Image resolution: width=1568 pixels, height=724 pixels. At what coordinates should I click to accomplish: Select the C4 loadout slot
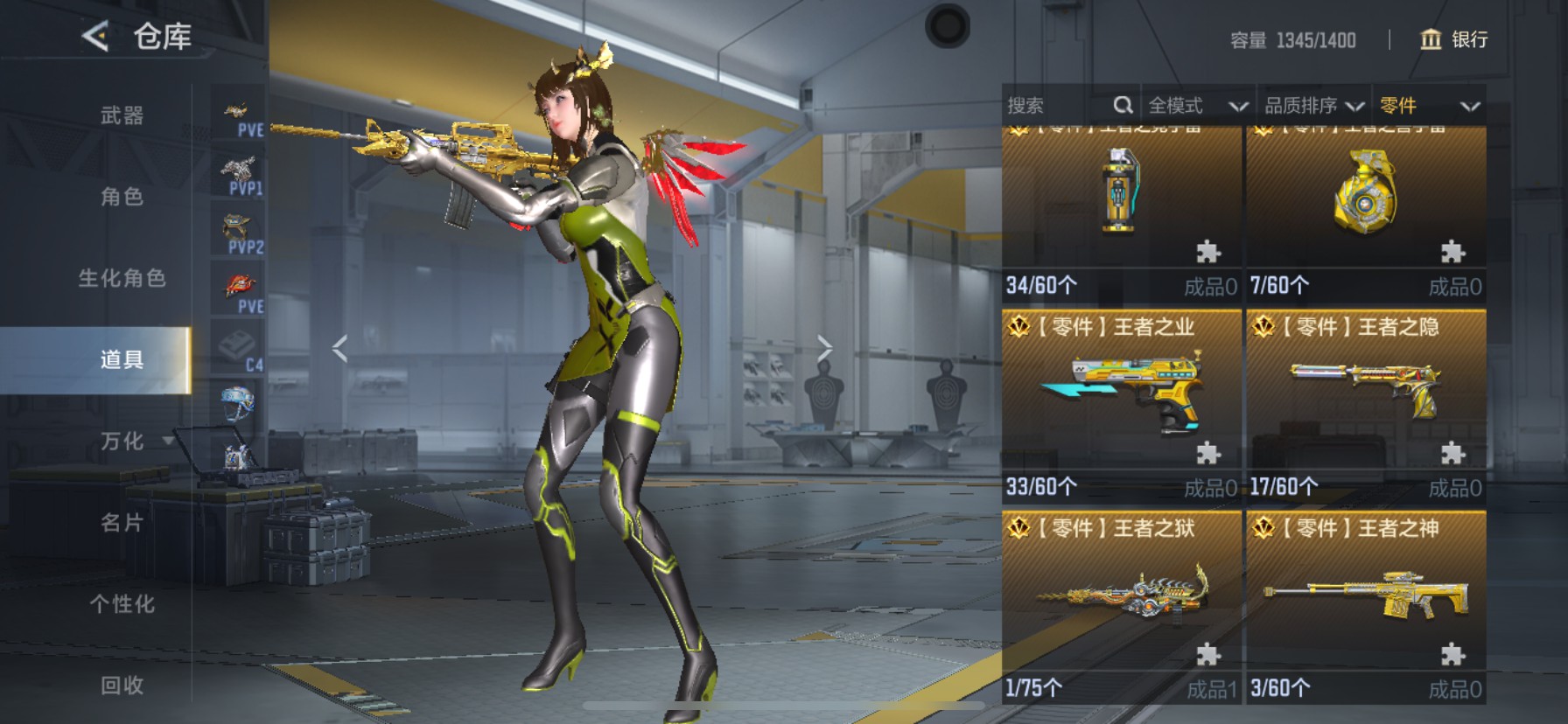coord(239,351)
